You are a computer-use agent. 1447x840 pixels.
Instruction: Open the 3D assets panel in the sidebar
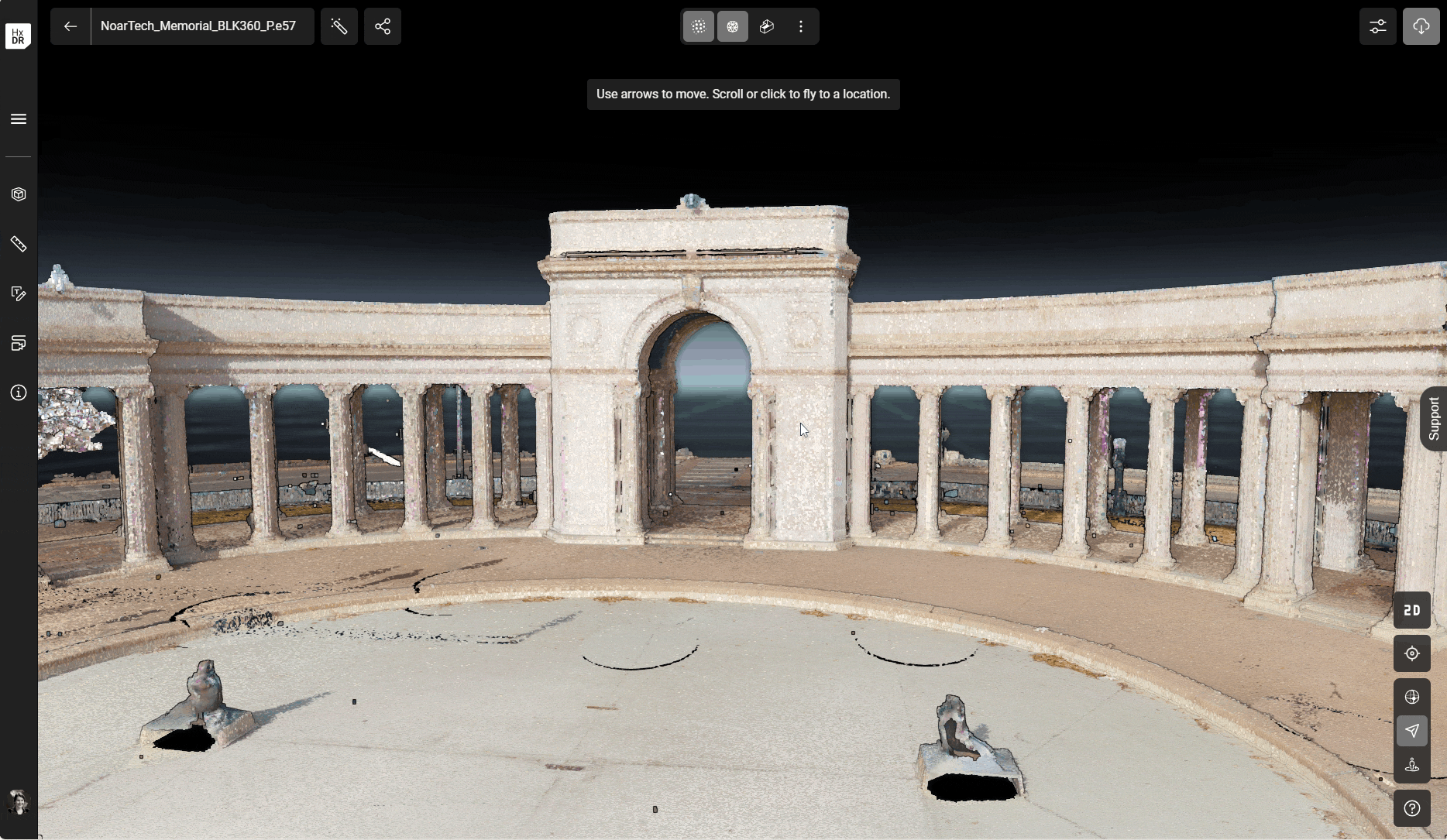[x=19, y=194]
